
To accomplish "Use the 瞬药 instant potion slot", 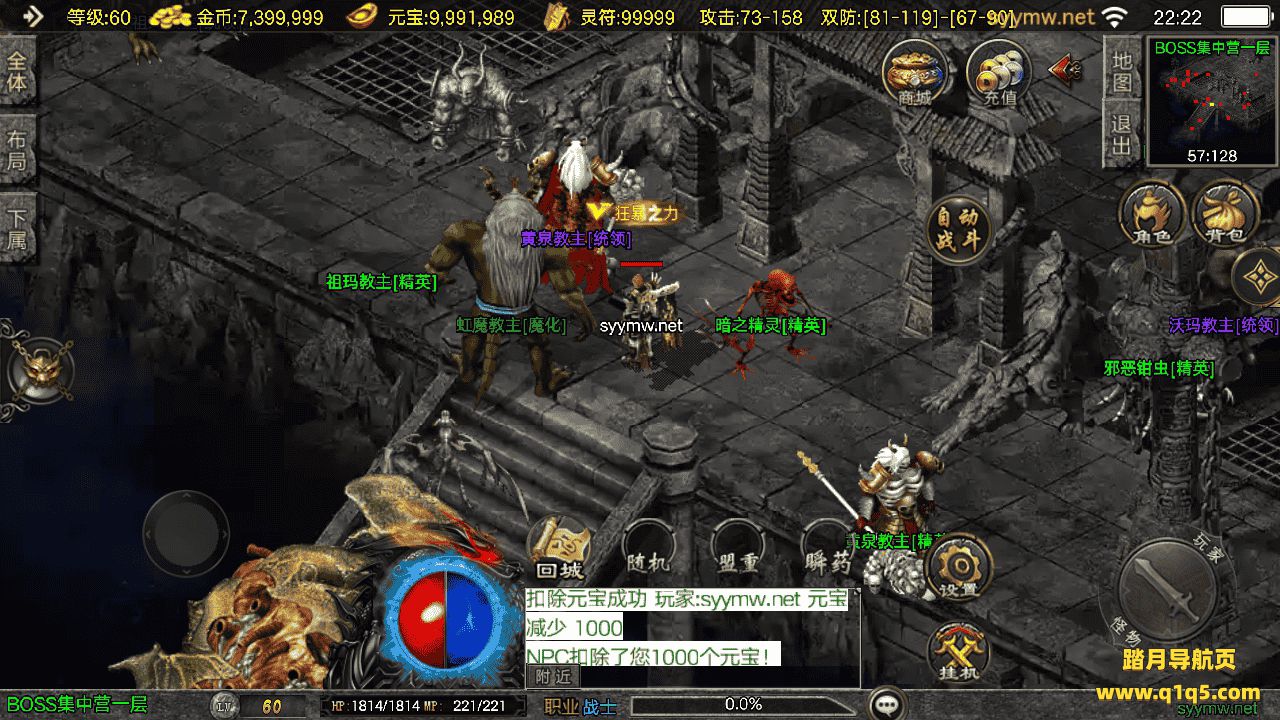I will (828, 552).
